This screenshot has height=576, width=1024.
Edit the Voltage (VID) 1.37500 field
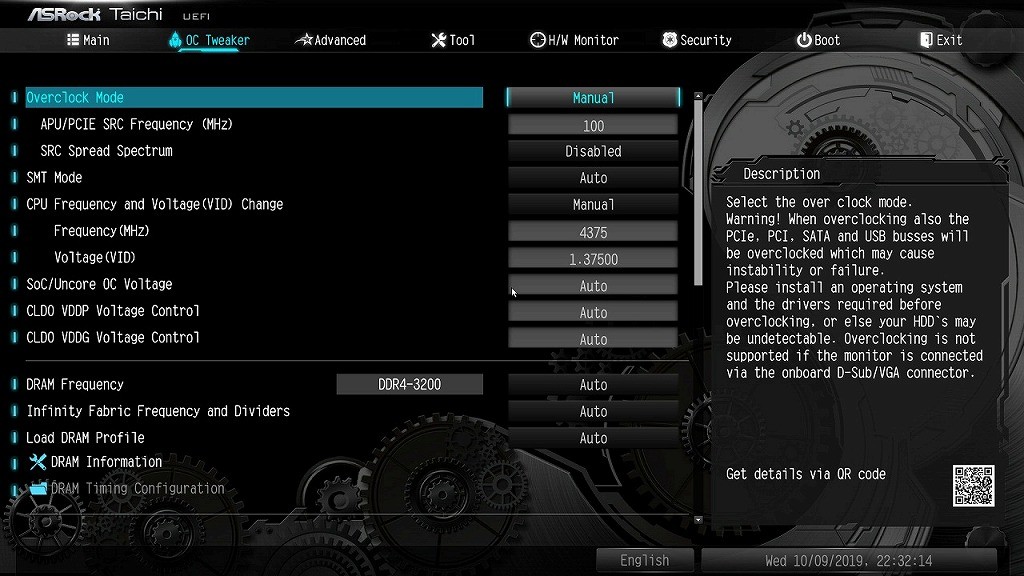pos(593,259)
